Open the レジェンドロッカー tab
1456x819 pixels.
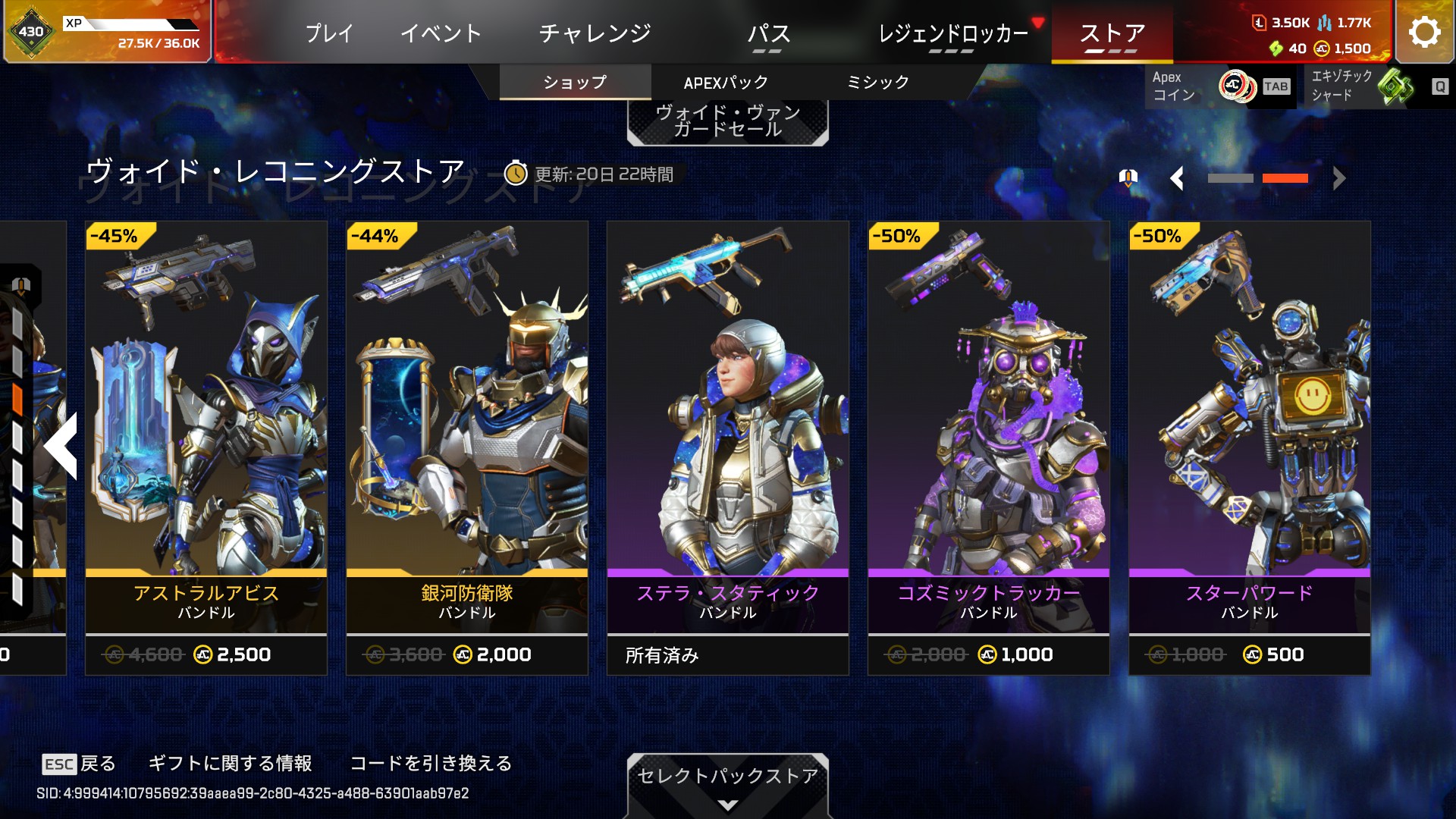point(953,33)
